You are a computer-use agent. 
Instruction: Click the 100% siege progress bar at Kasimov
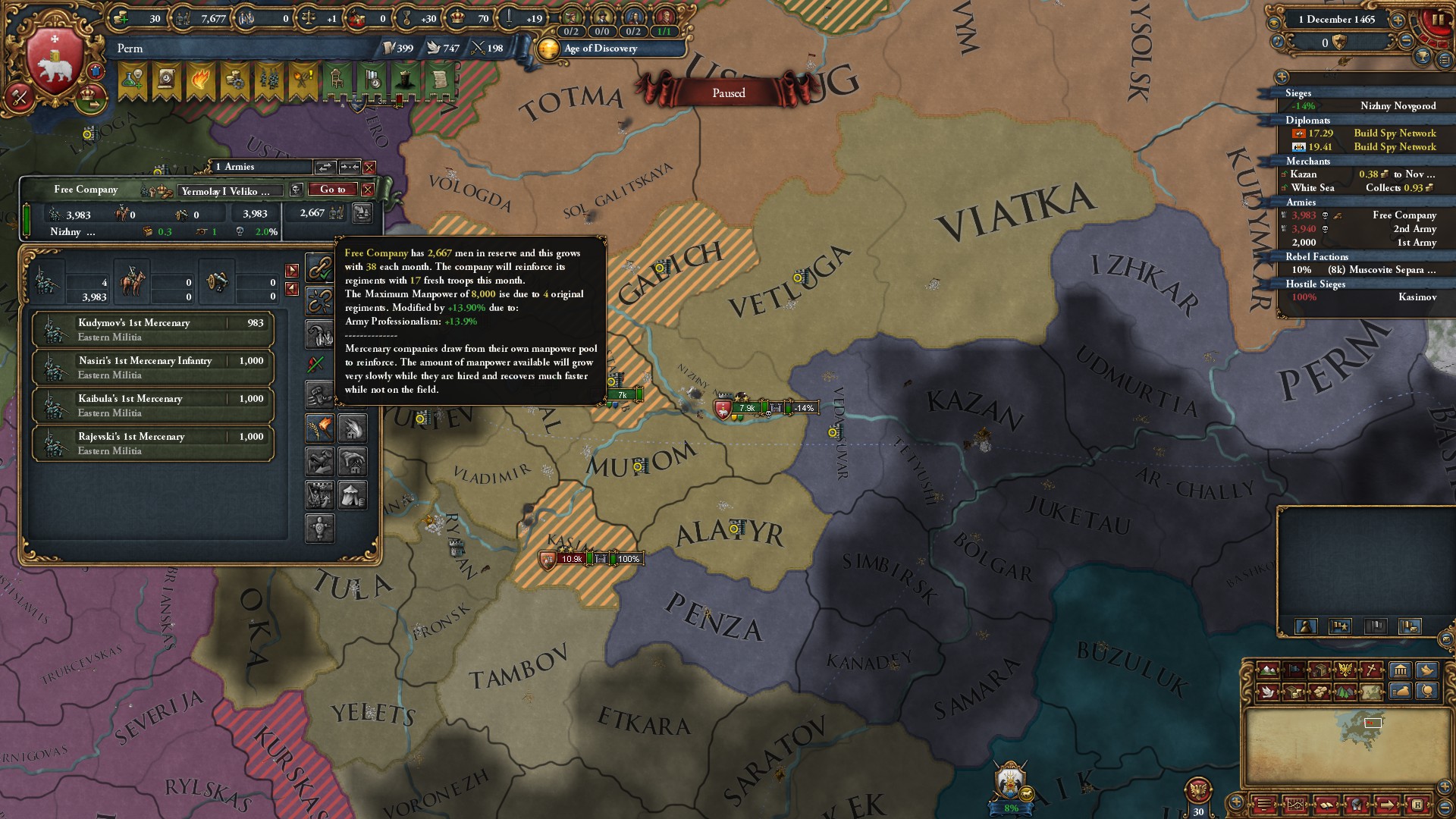pos(626,560)
